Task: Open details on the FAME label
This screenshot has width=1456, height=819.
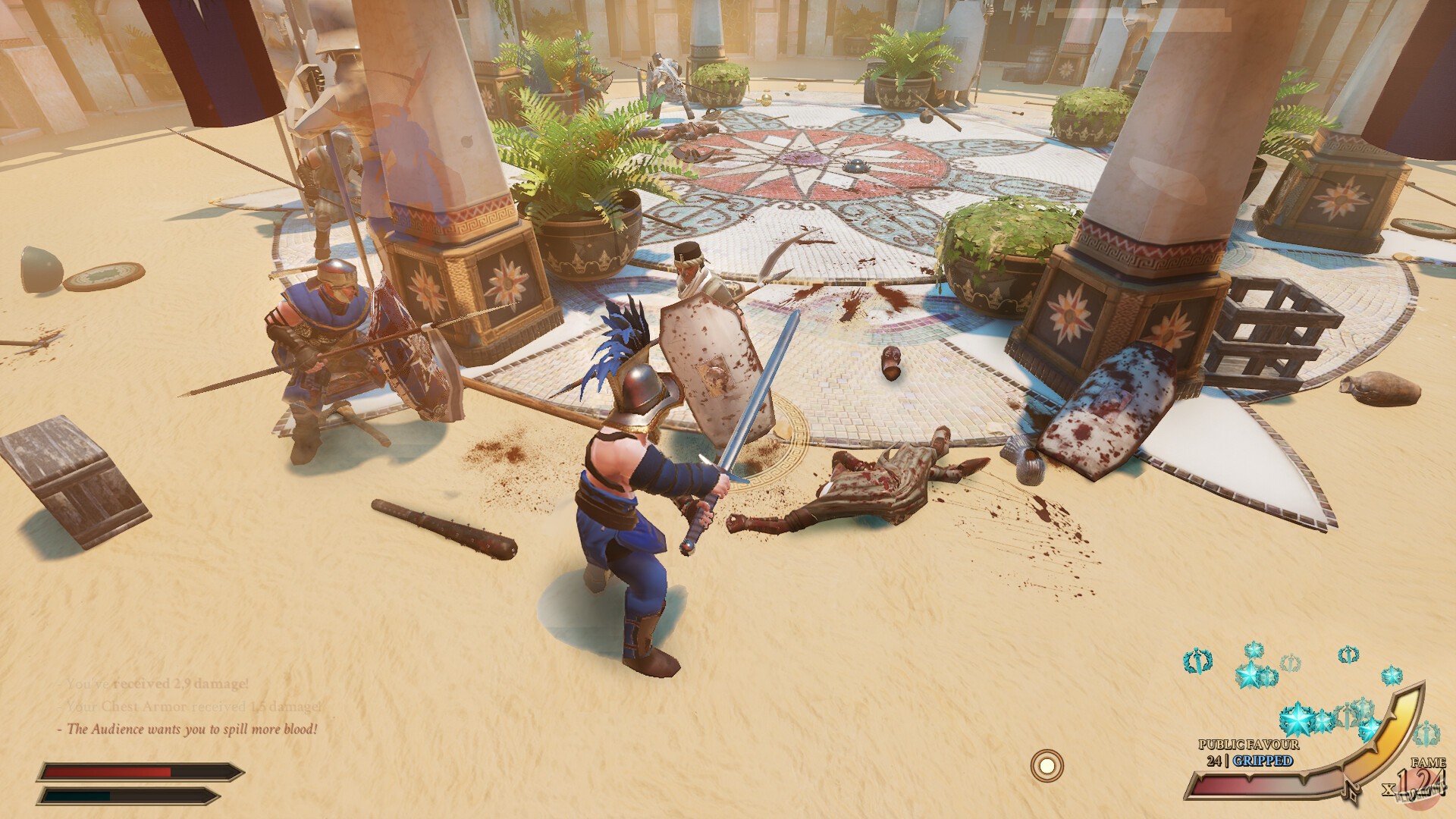Action: 1429,762
